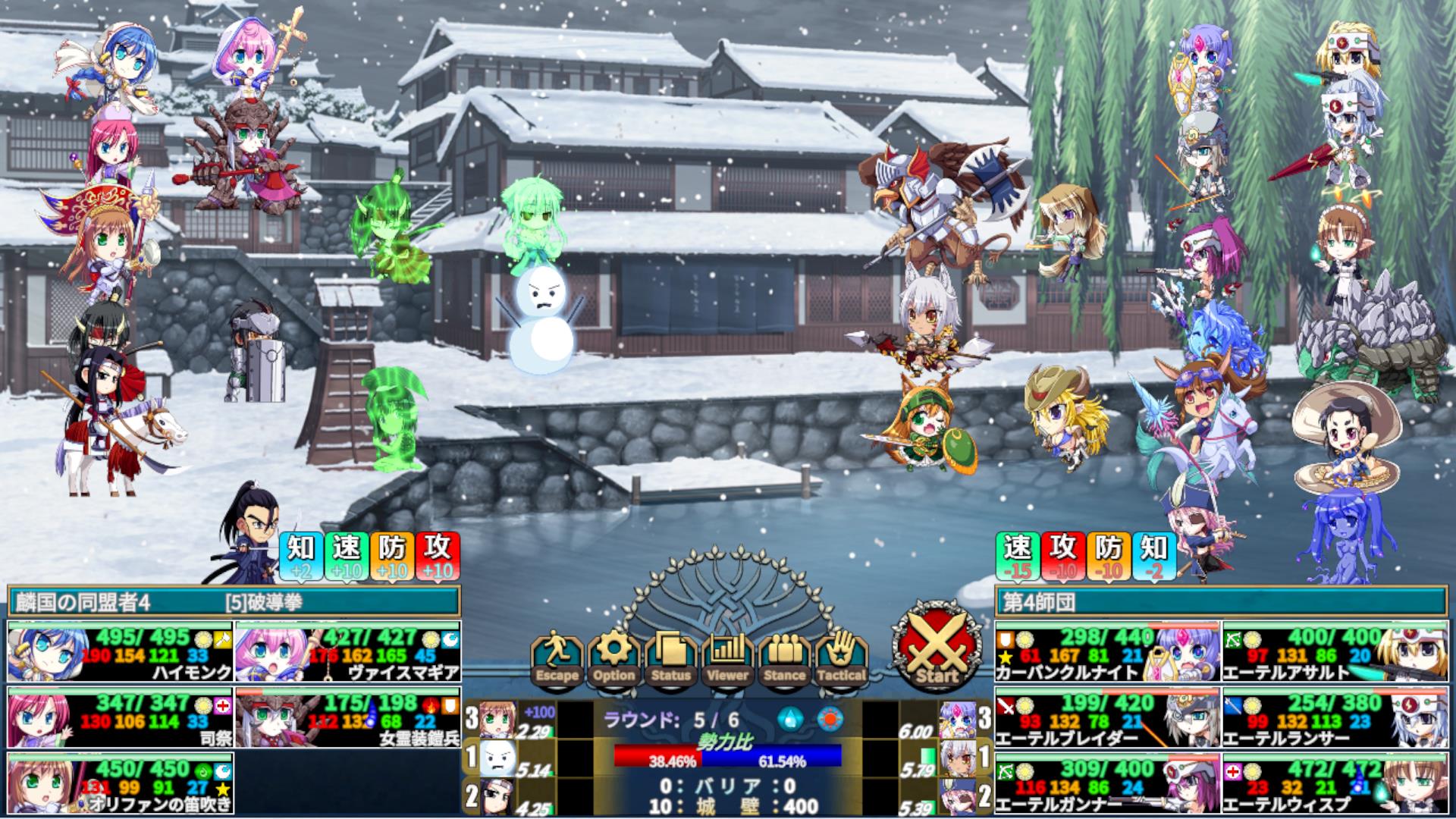Viewport: 1456px width, 819px height.
Task: Click the Escape button
Action: tap(557, 658)
